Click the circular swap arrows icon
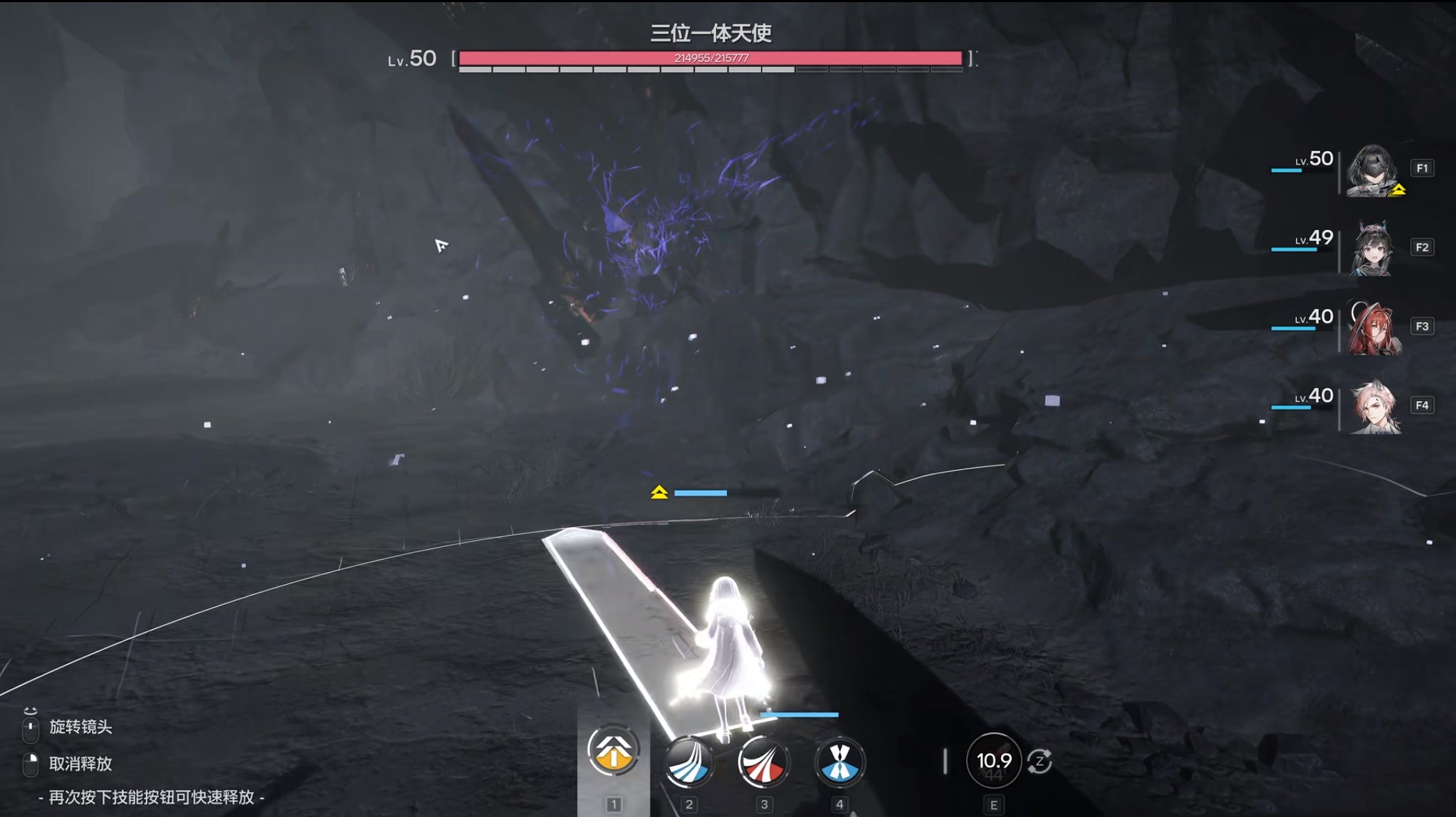The height and width of the screenshot is (817, 1456). click(1040, 761)
